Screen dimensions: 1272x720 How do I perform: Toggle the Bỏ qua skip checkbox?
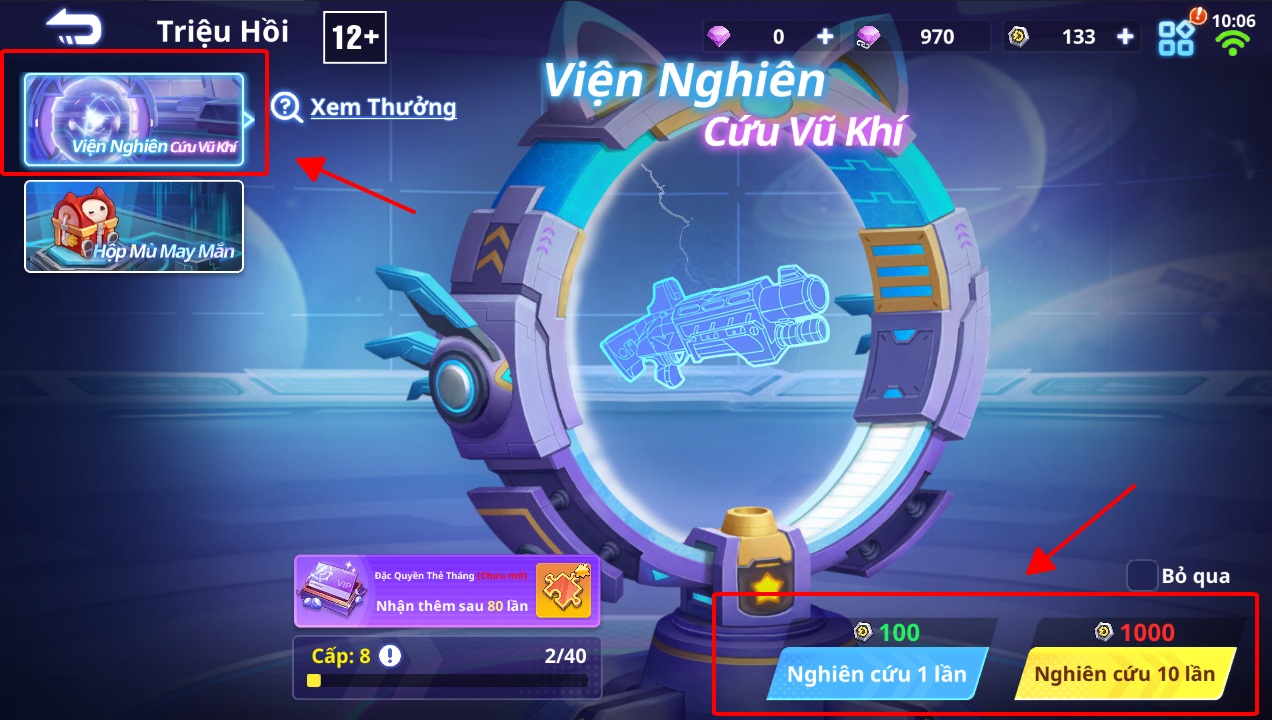pyautogui.click(x=1142, y=576)
